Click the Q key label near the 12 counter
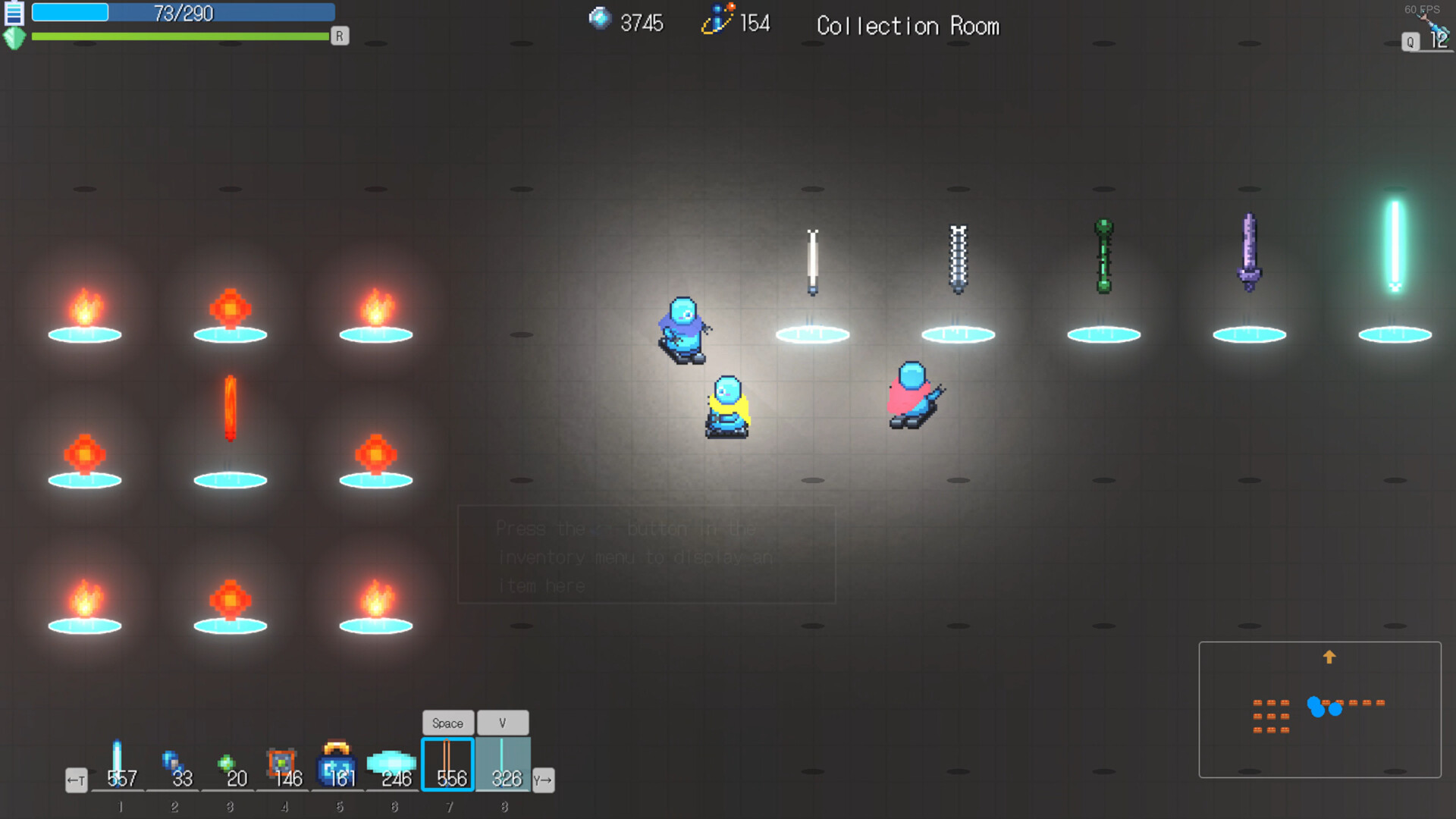The image size is (1456, 819). (1410, 42)
